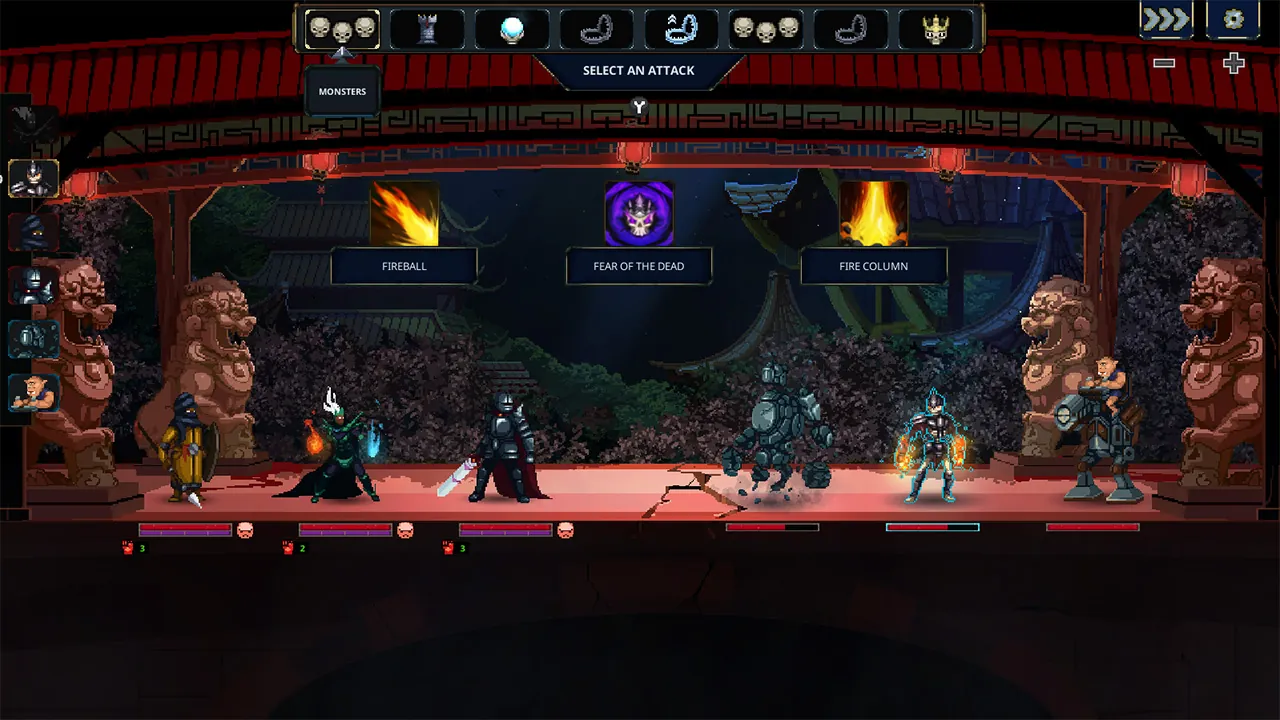Click the minus zoom-out control
Image resolution: width=1280 pixels, height=720 pixels.
click(1163, 63)
